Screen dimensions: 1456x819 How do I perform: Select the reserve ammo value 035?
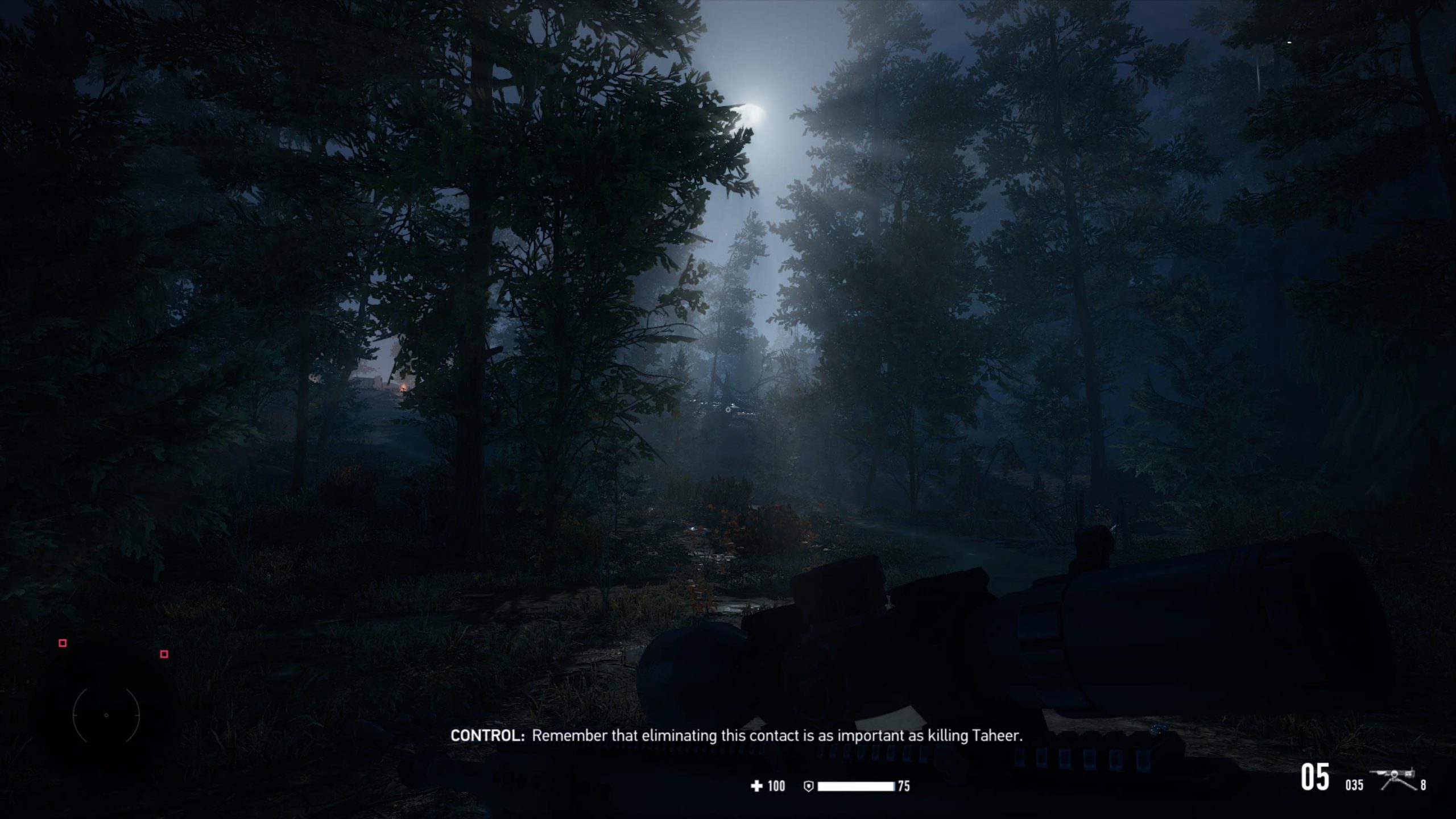point(1354,785)
